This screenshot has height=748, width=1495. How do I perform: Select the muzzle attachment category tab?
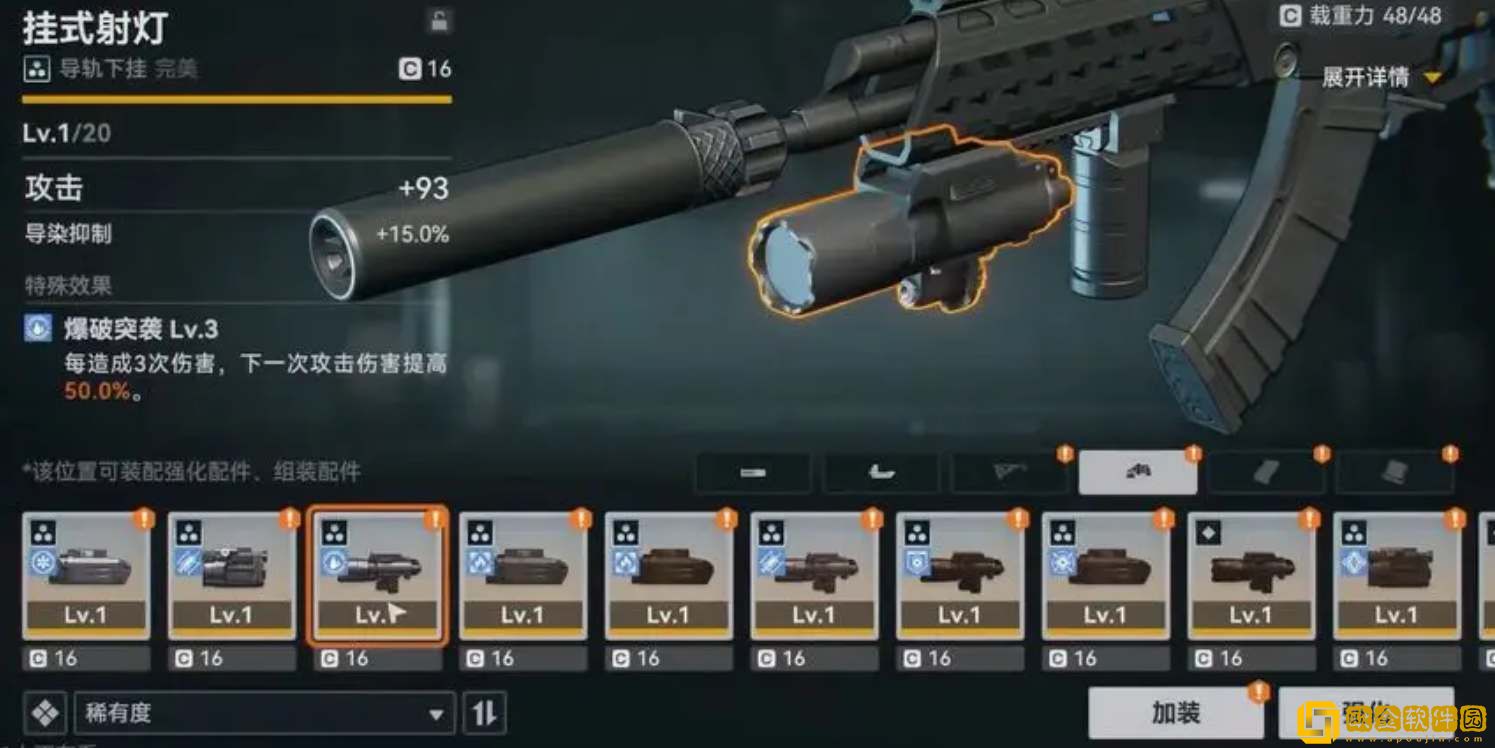(753, 472)
